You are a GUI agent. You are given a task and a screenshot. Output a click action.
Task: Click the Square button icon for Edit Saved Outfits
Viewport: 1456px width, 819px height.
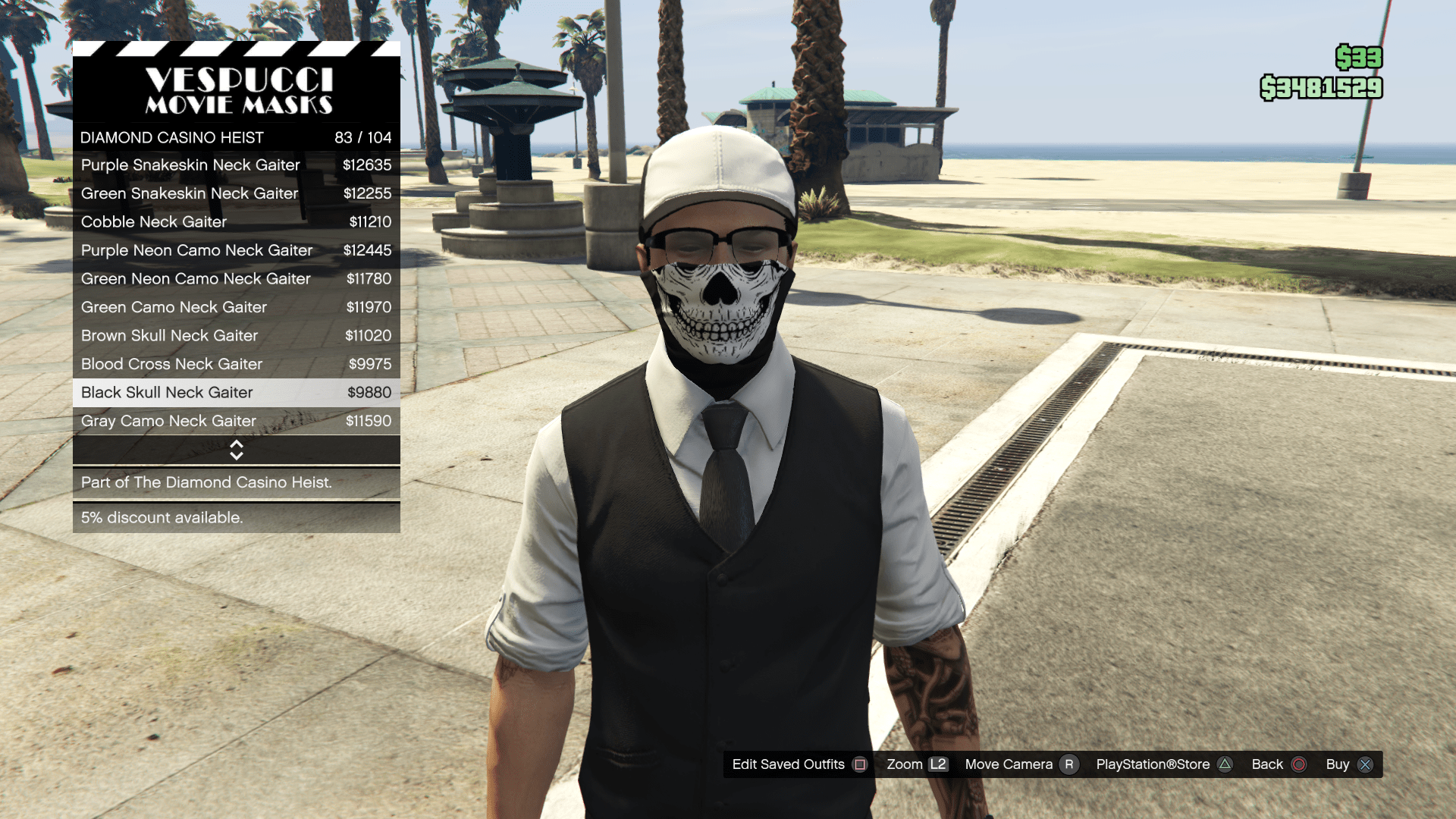point(860,764)
